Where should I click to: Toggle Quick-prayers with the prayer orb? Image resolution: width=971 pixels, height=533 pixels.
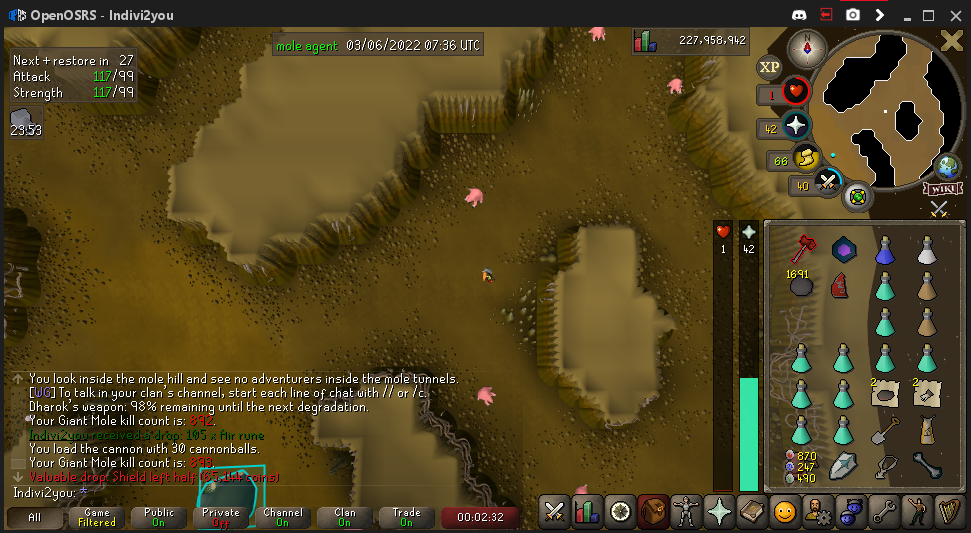point(796,127)
